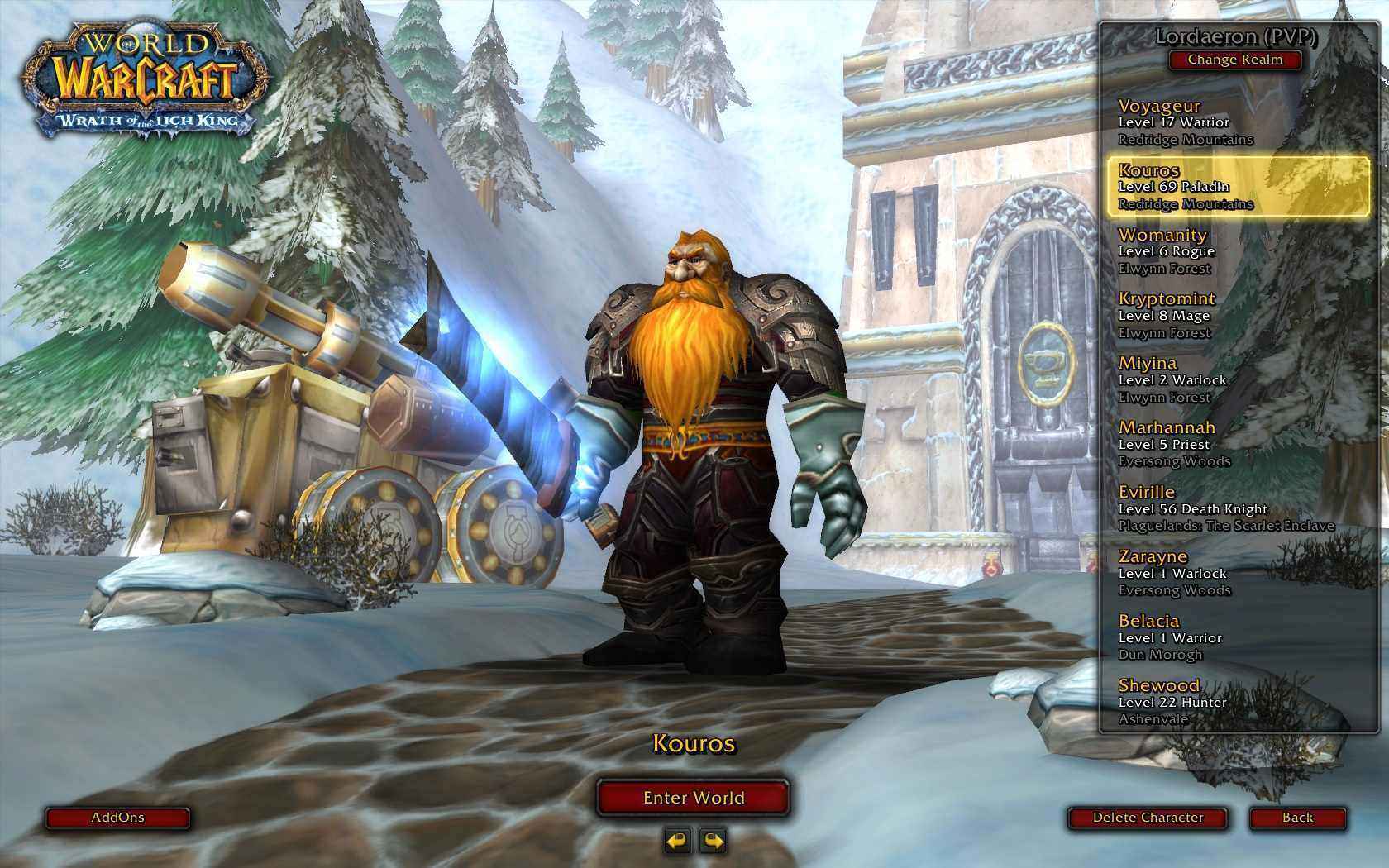Rotate character with the right arrow button

click(x=713, y=842)
